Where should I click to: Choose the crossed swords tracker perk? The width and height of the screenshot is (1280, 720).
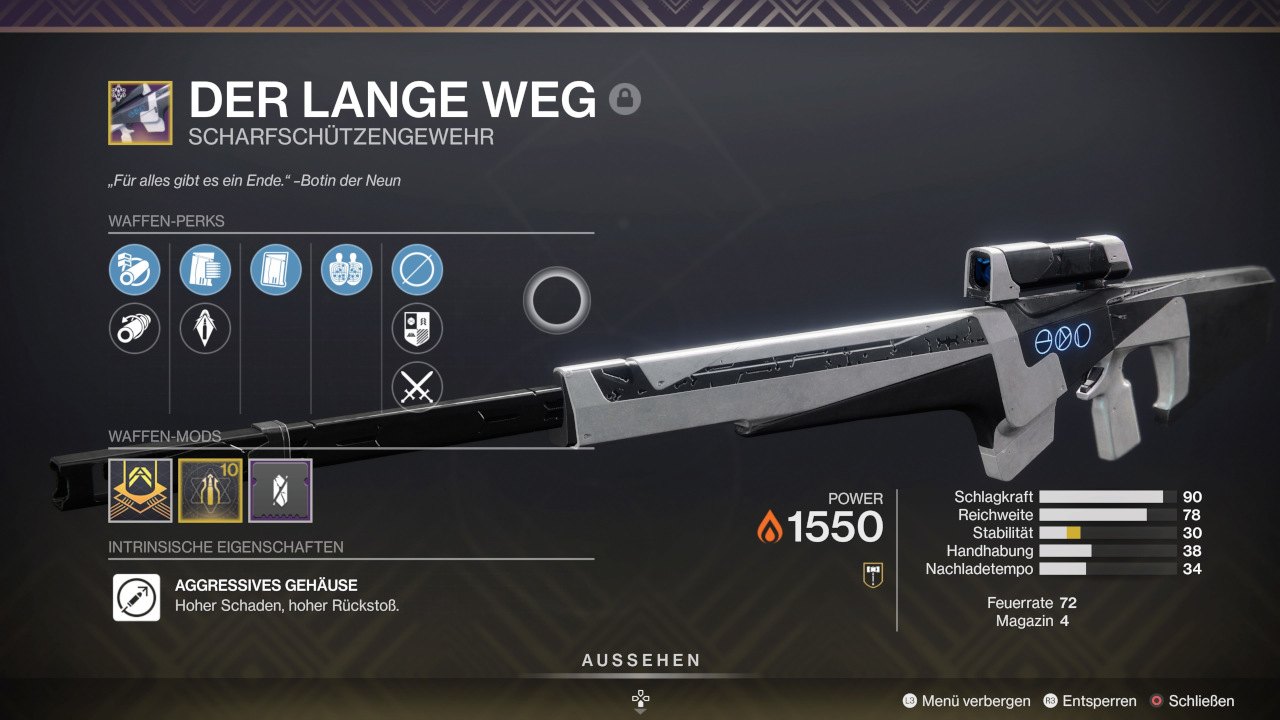(417, 388)
